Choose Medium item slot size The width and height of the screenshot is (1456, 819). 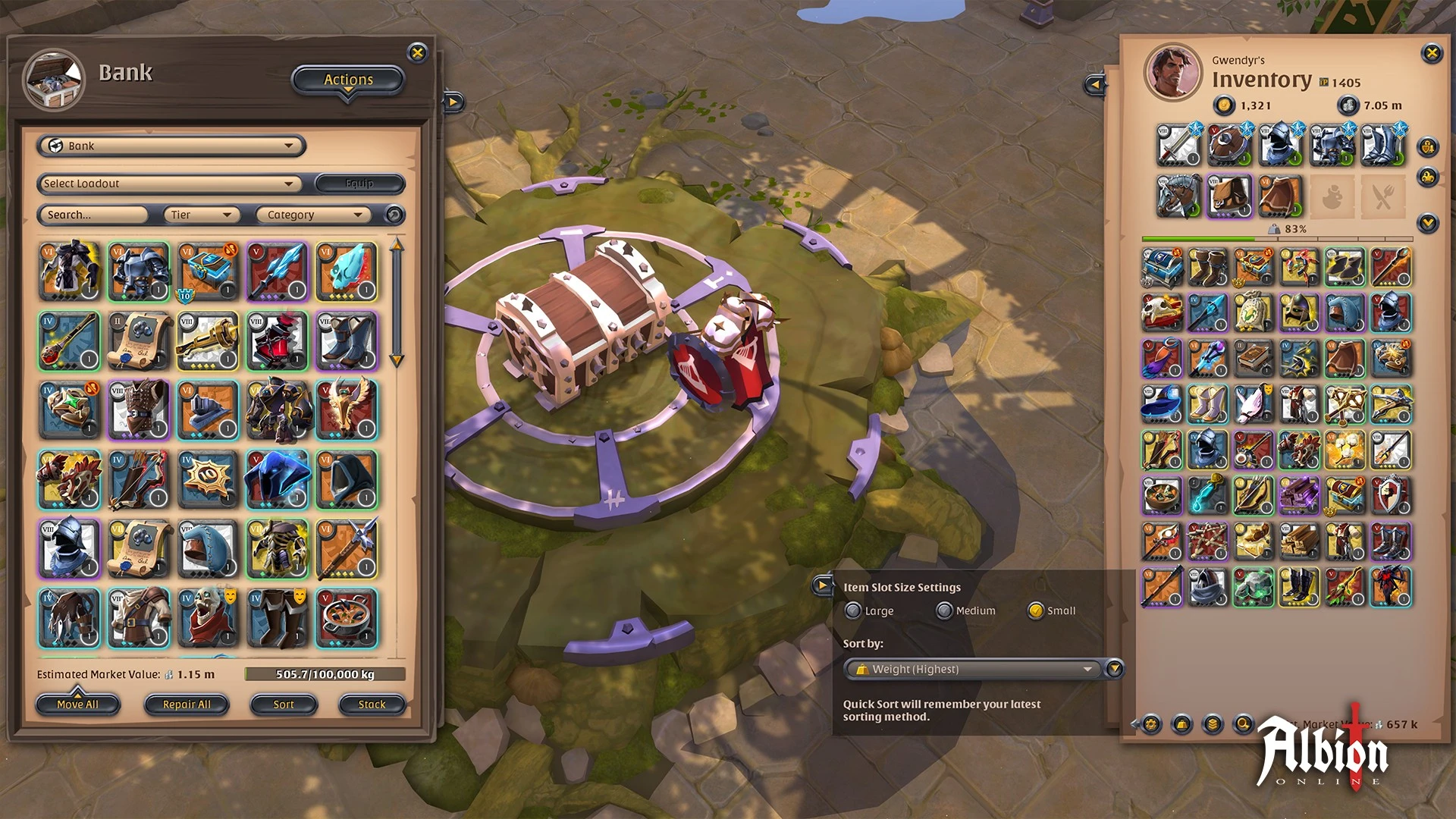pos(944,610)
